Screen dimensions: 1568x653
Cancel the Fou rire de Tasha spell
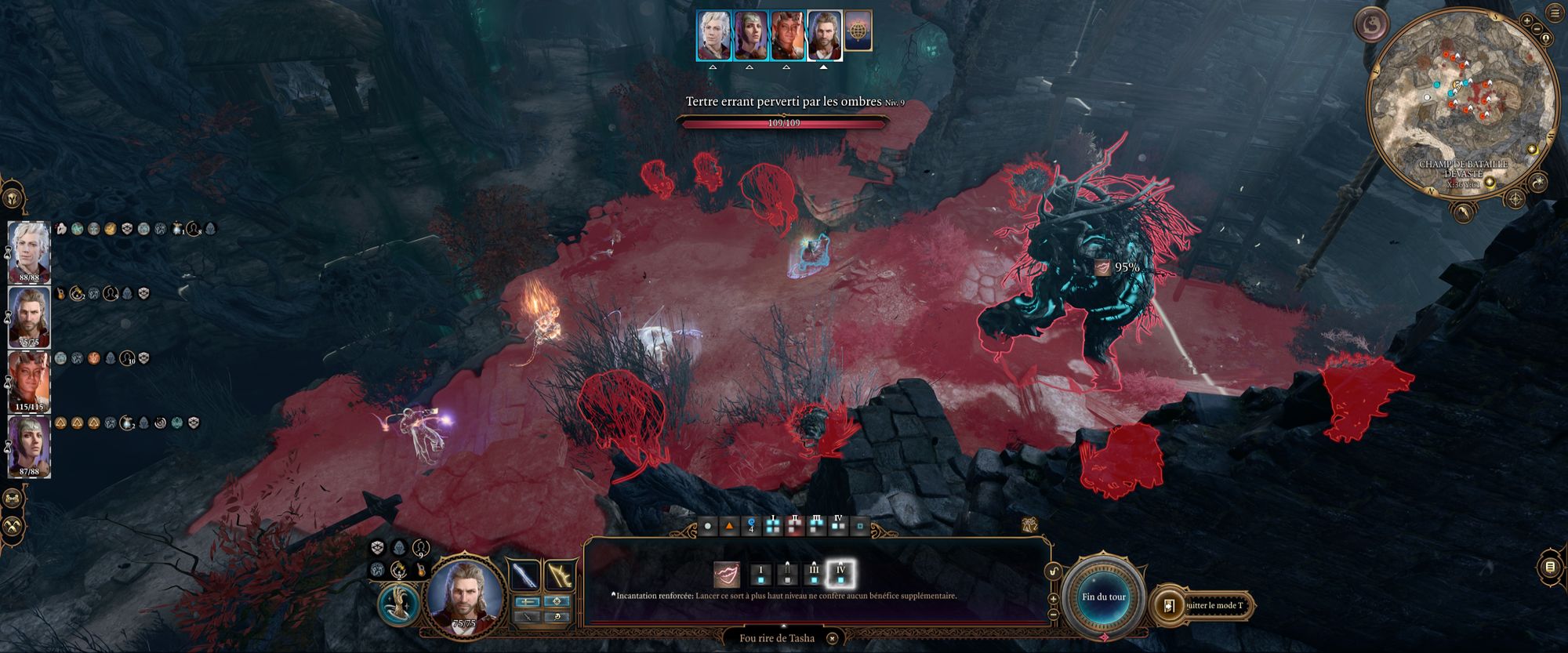click(x=833, y=638)
